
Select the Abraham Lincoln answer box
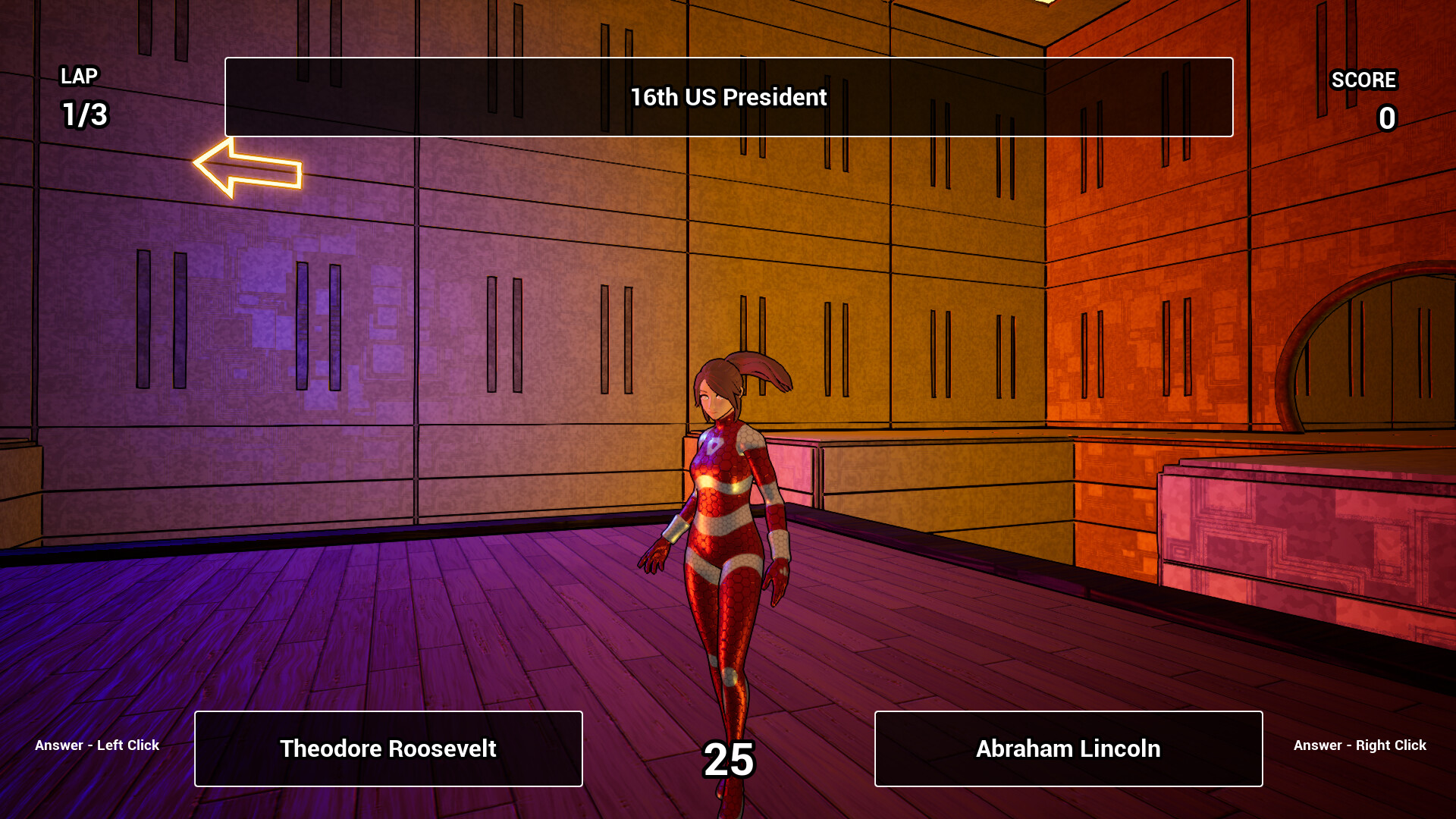coord(1068,748)
